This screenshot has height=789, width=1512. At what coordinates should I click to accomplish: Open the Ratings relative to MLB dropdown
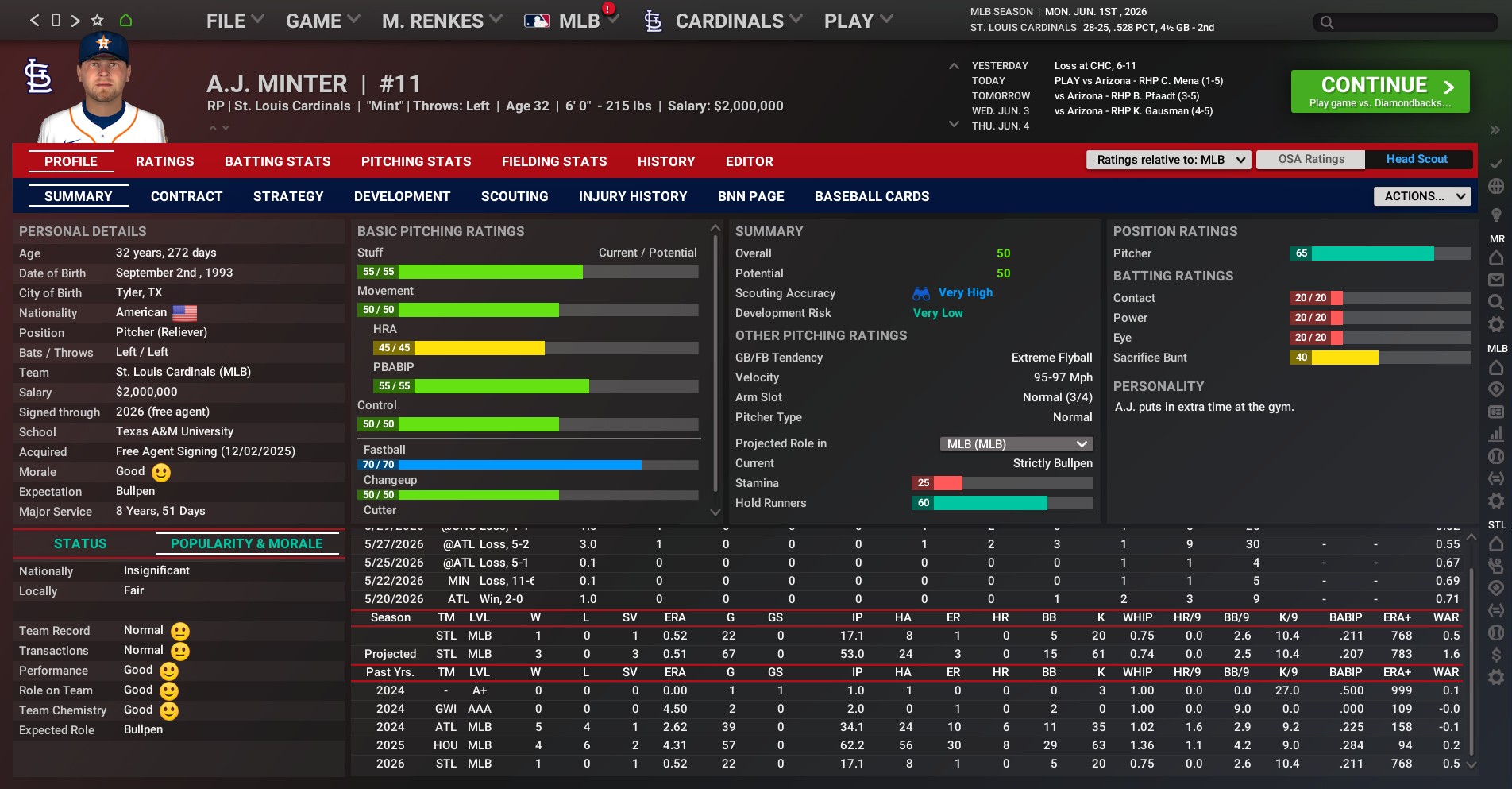tap(1168, 160)
